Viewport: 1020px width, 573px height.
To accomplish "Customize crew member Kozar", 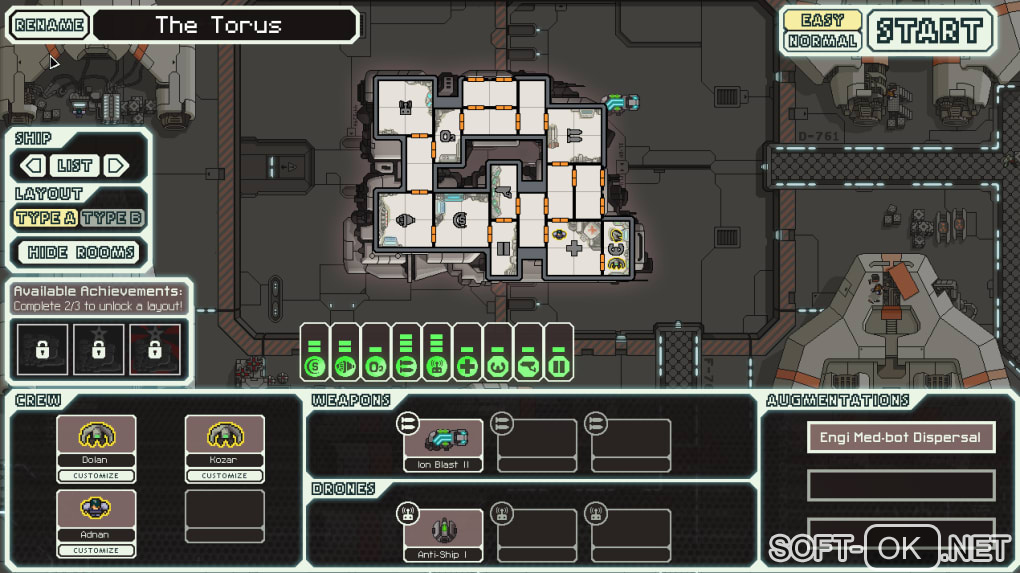I will [225, 476].
